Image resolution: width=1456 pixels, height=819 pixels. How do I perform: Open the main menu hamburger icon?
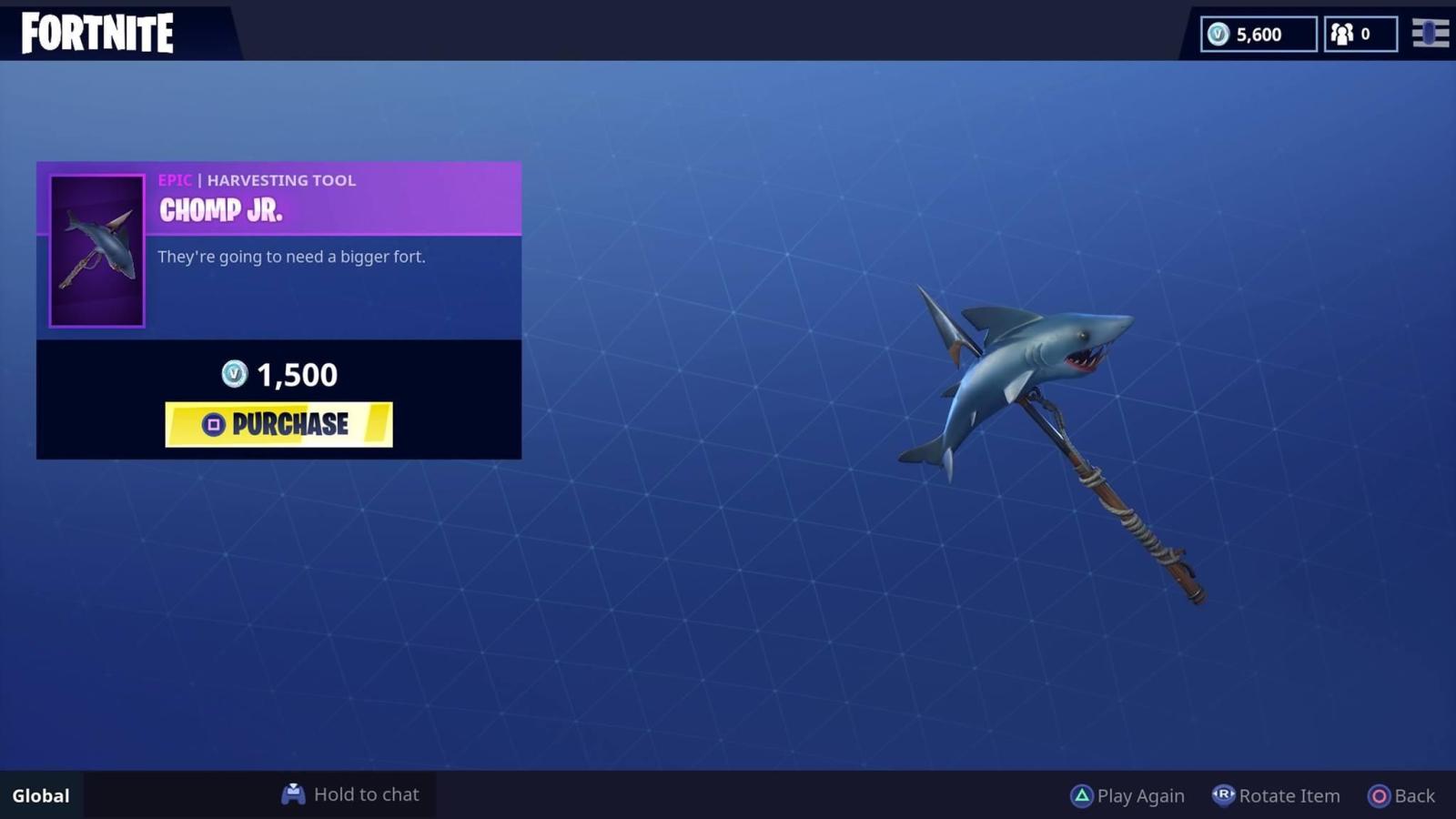pyautogui.click(x=1429, y=34)
